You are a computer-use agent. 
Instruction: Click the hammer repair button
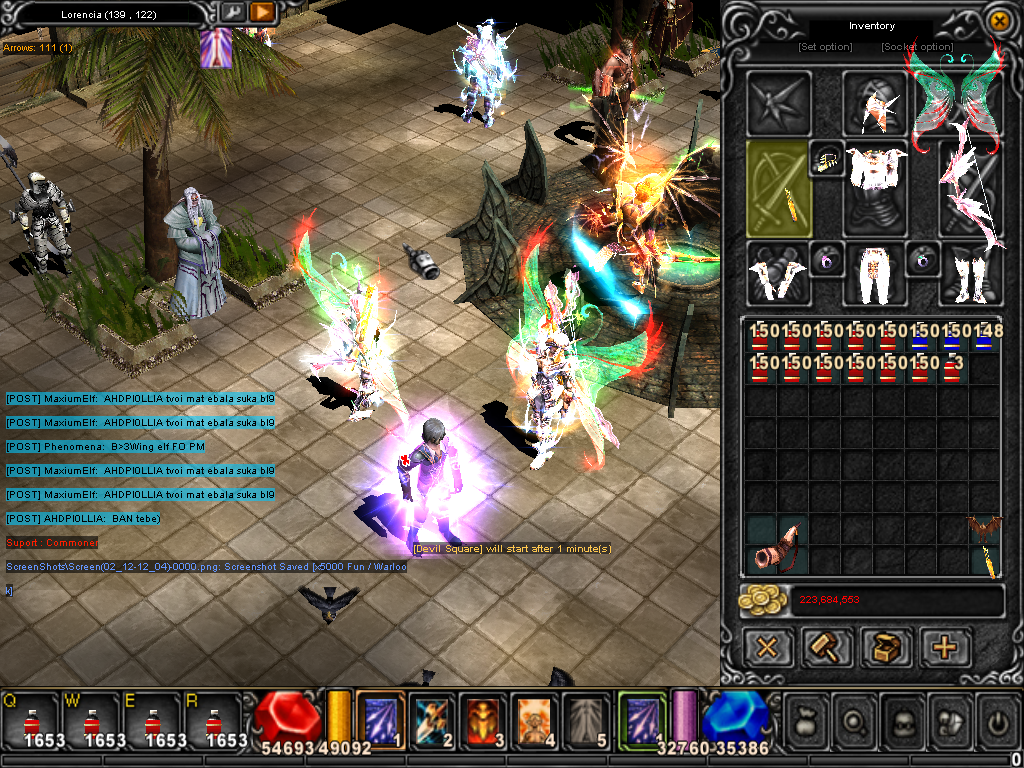pyautogui.click(x=827, y=647)
